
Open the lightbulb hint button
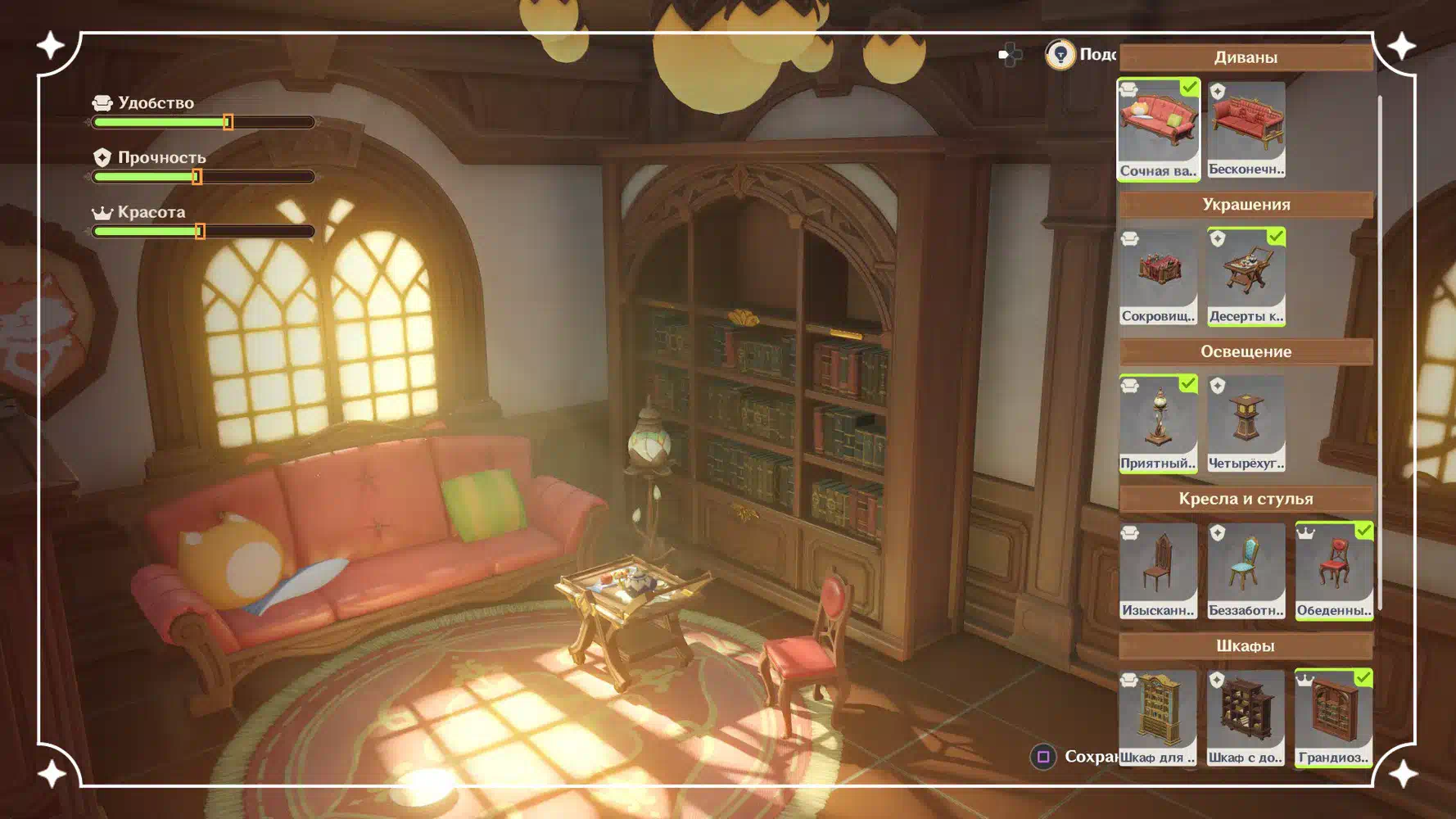pos(1060,55)
